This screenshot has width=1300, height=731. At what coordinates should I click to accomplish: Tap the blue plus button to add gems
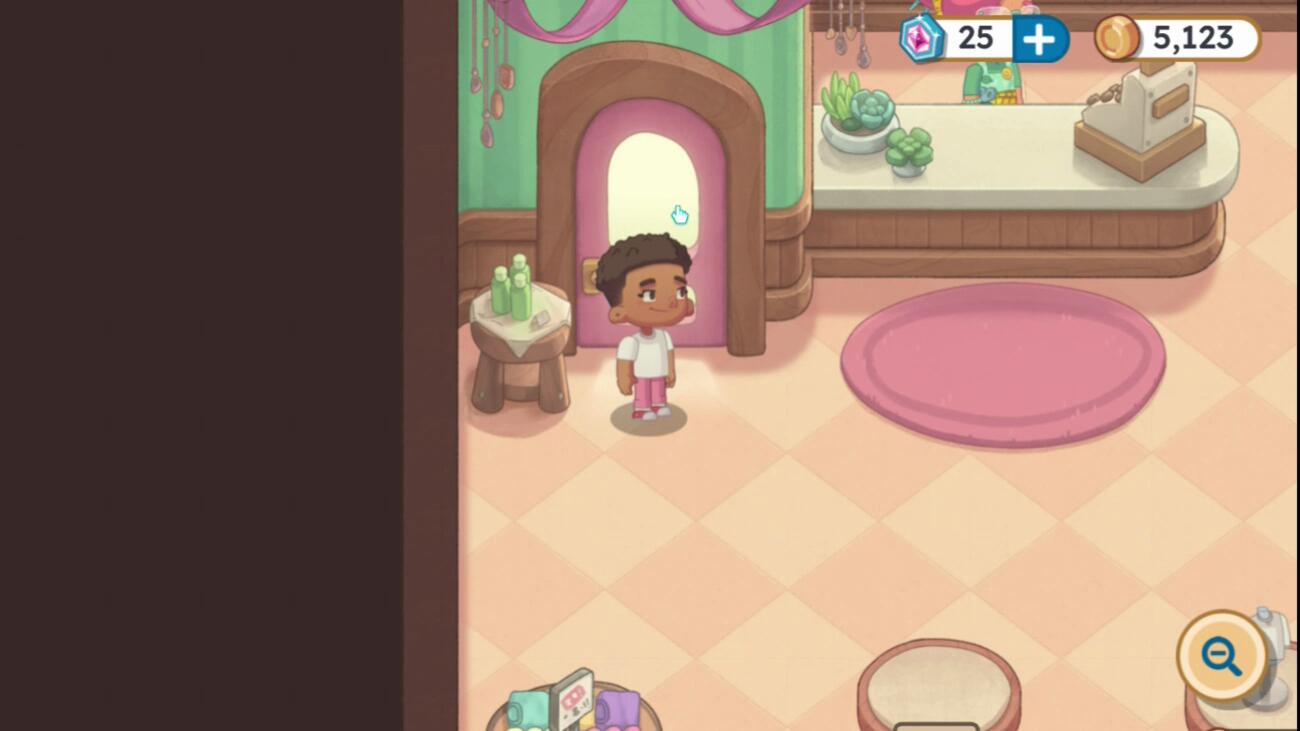pos(1040,39)
